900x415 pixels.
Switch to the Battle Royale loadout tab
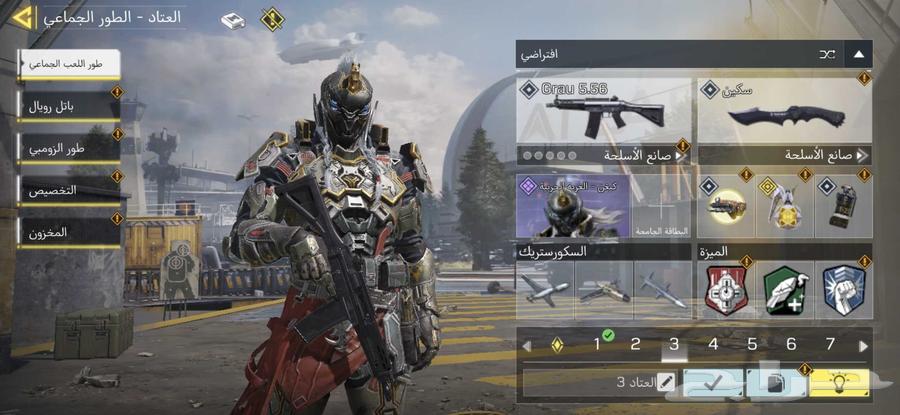pos(68,105)
